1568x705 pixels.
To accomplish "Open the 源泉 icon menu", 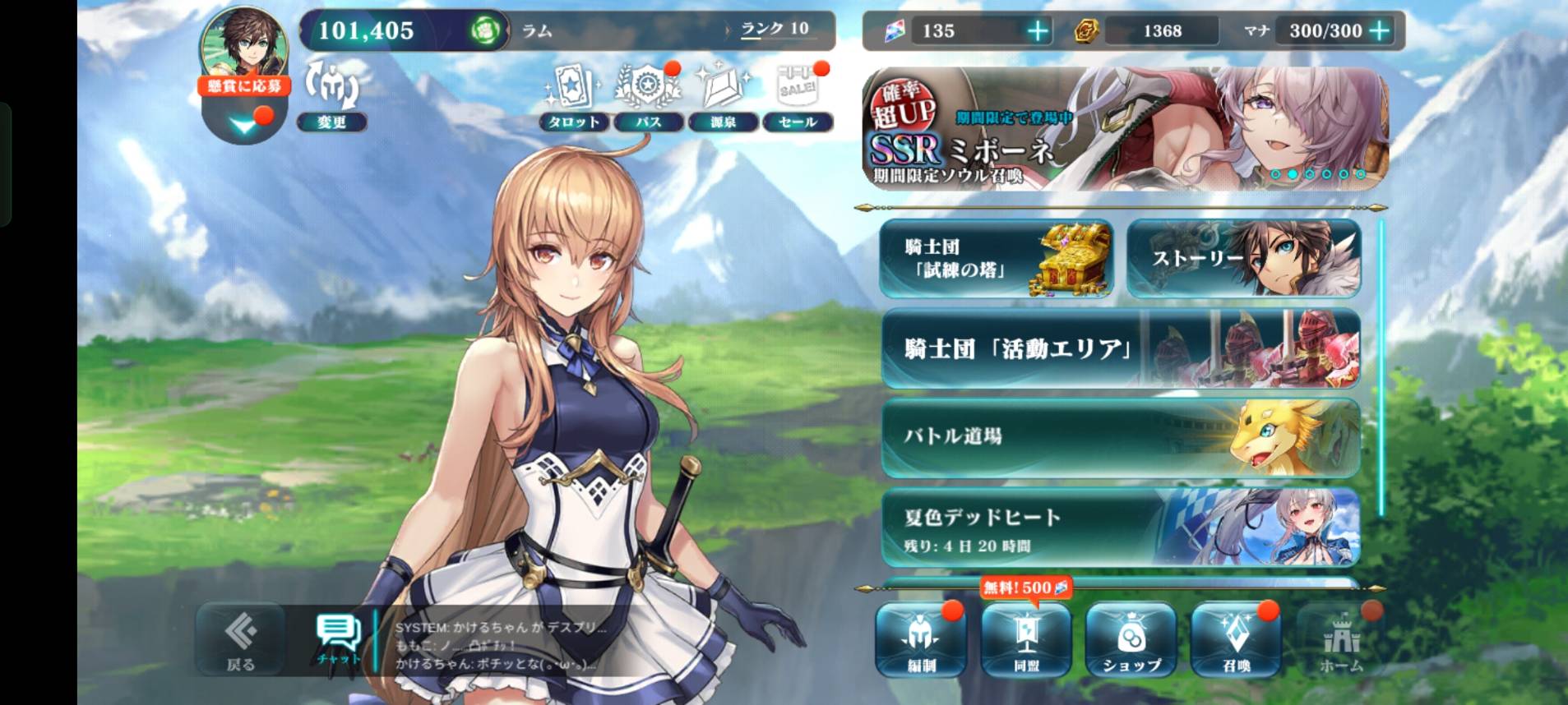I will pos(723,99).
